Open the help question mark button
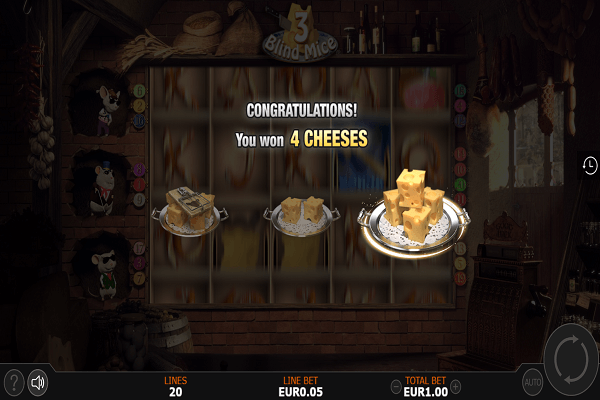The height and width of the screenshot is (400, 600). click(x=13, y=381)
